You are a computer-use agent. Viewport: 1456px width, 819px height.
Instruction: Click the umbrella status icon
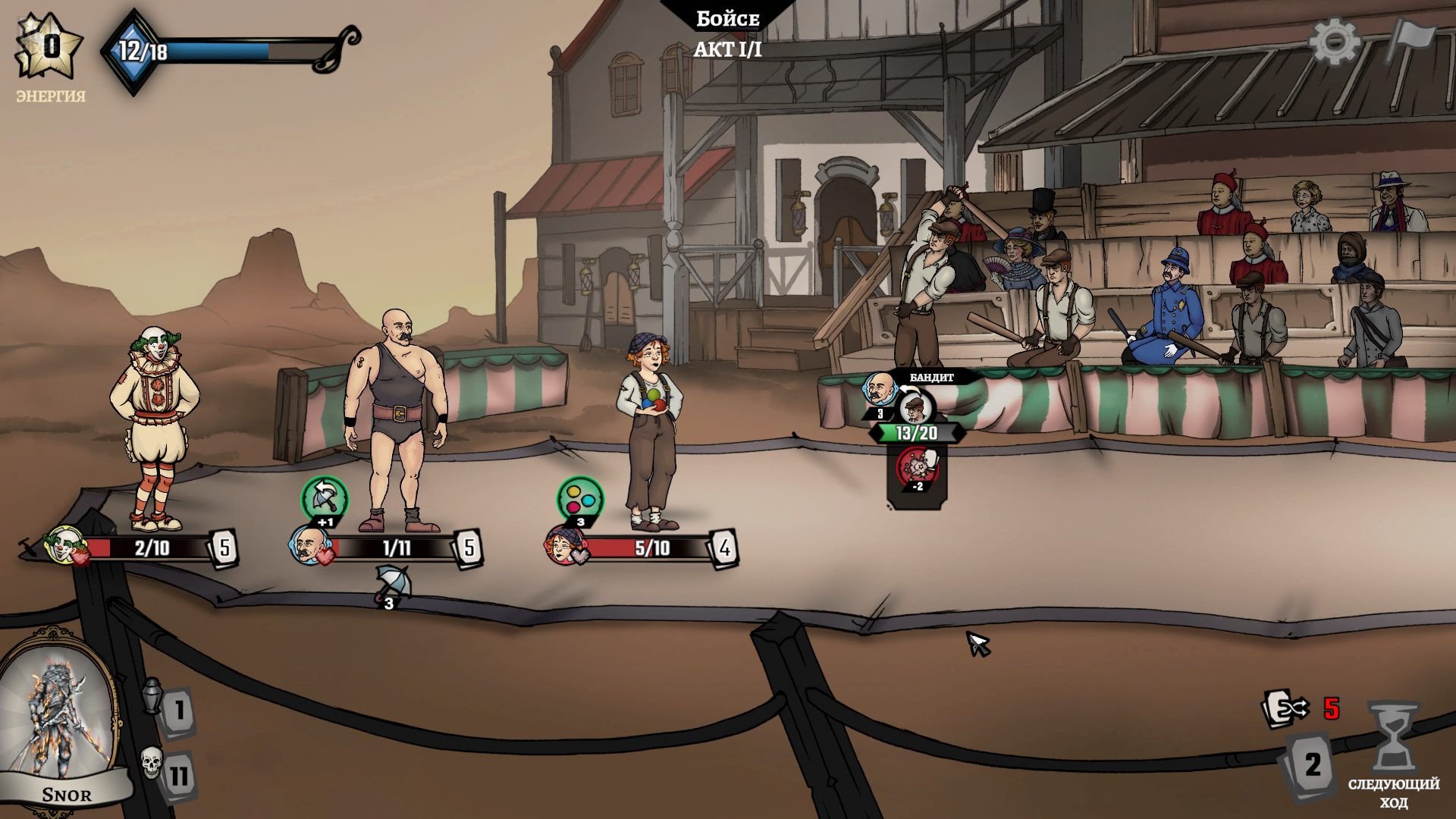pos(391,582)
